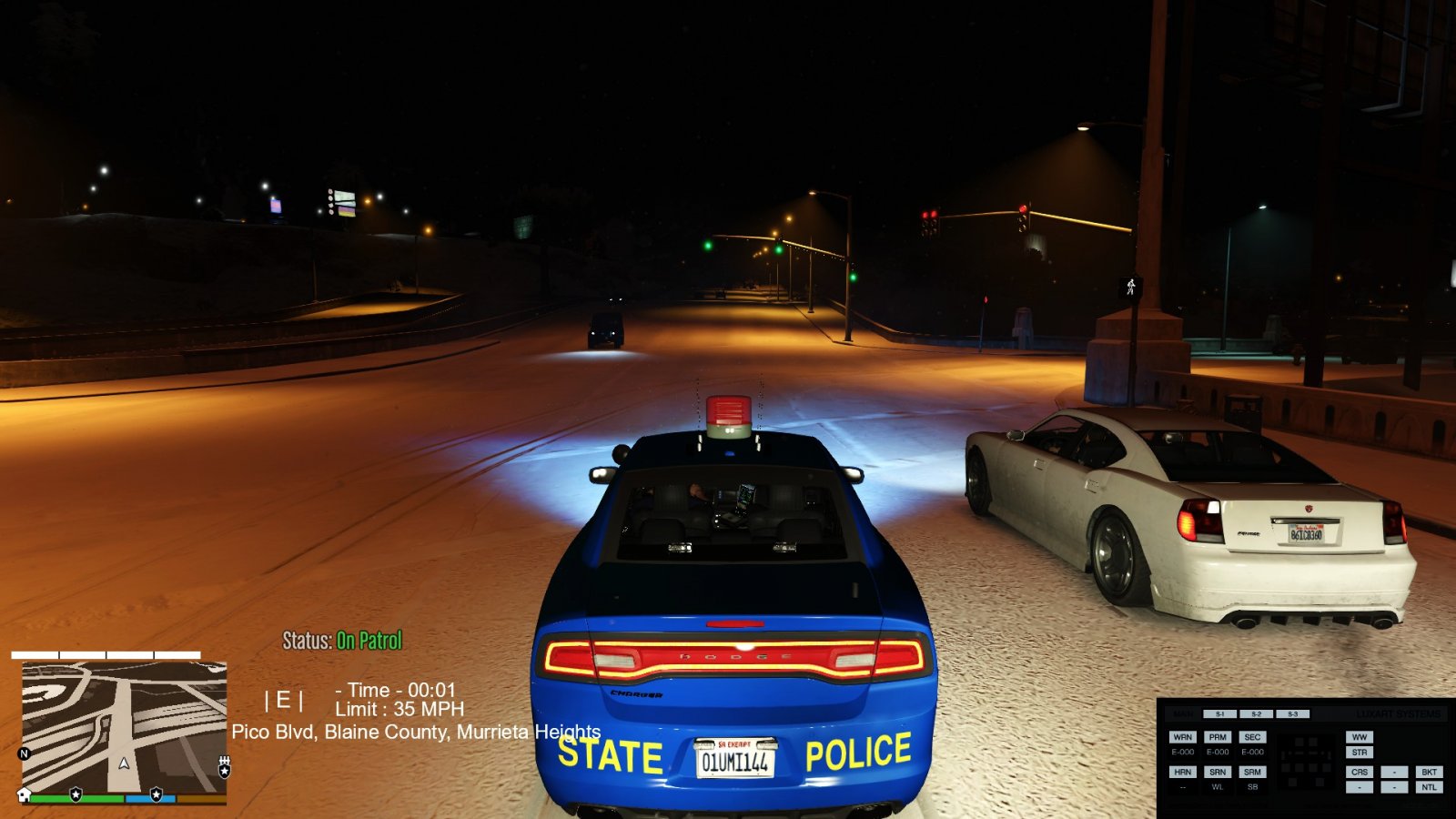Turn on the SRN siren button

[x=1218, y=772]
